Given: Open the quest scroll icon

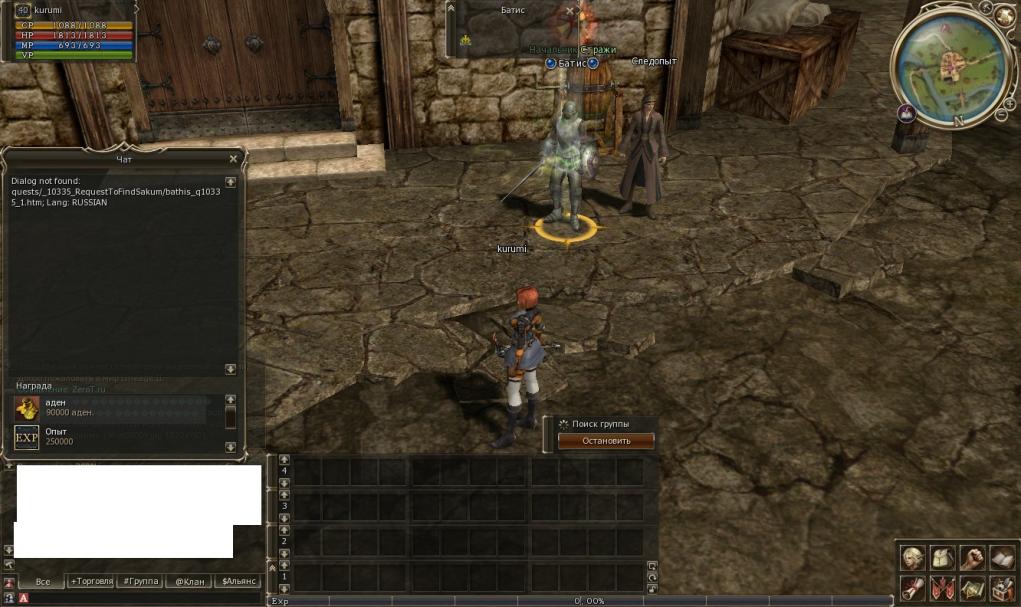Looking at the screenshot, I should pos(911,588).
